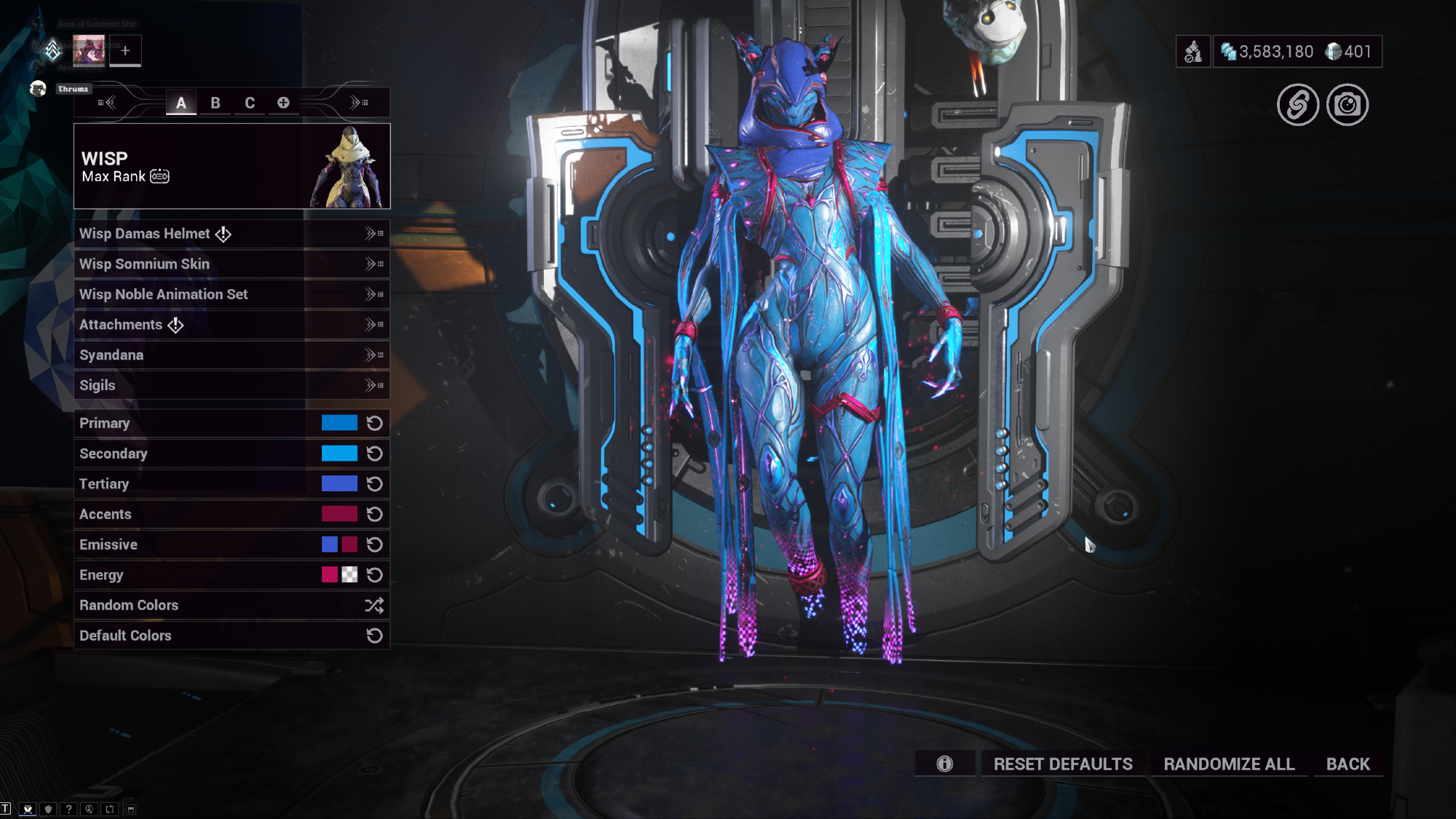Reset the Accents color to default

pyautogui.click(x=375, y=515)
